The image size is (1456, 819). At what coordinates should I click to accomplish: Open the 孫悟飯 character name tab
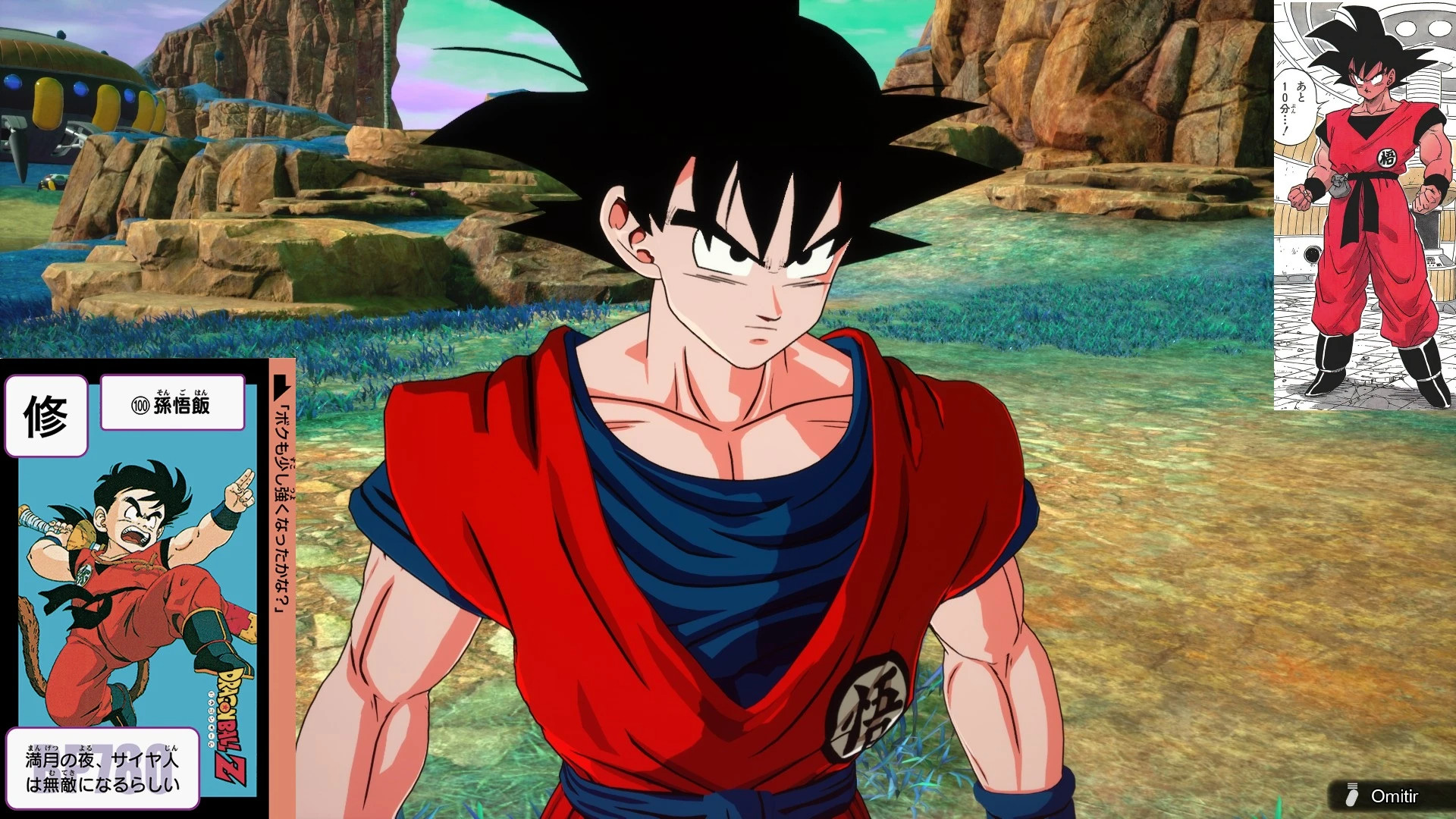point(171,404)
